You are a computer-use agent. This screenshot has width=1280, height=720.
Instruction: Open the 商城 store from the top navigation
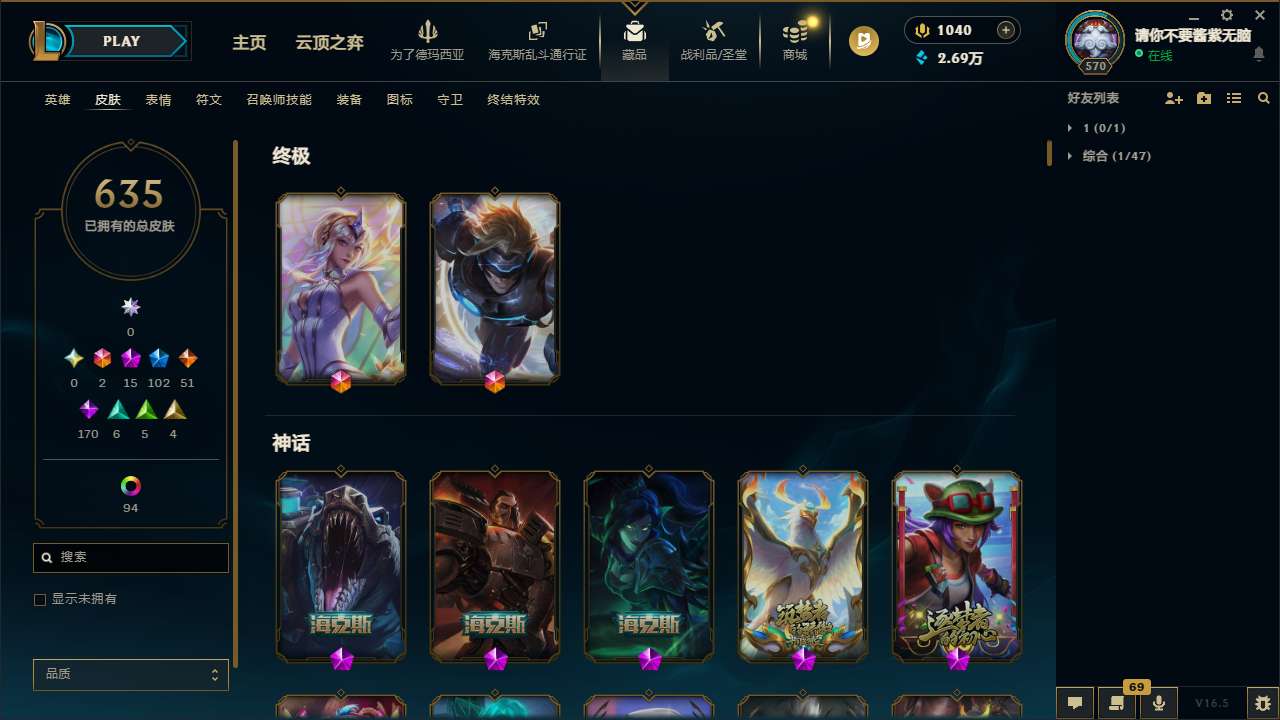click(794, 40)
